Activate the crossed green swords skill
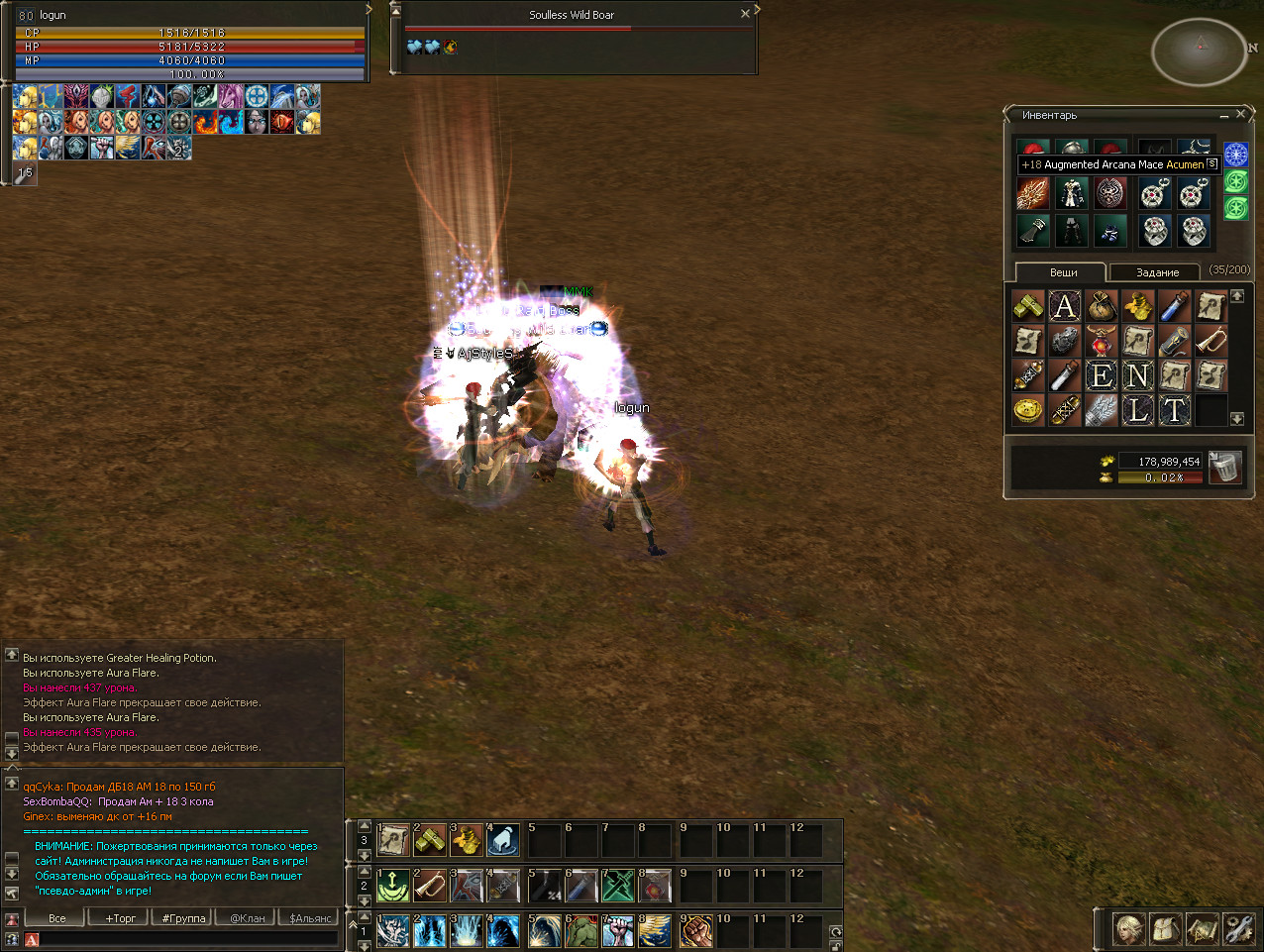Image resolution: width=1264 pixels, height=952 pixels. click(x=618, y=886)
